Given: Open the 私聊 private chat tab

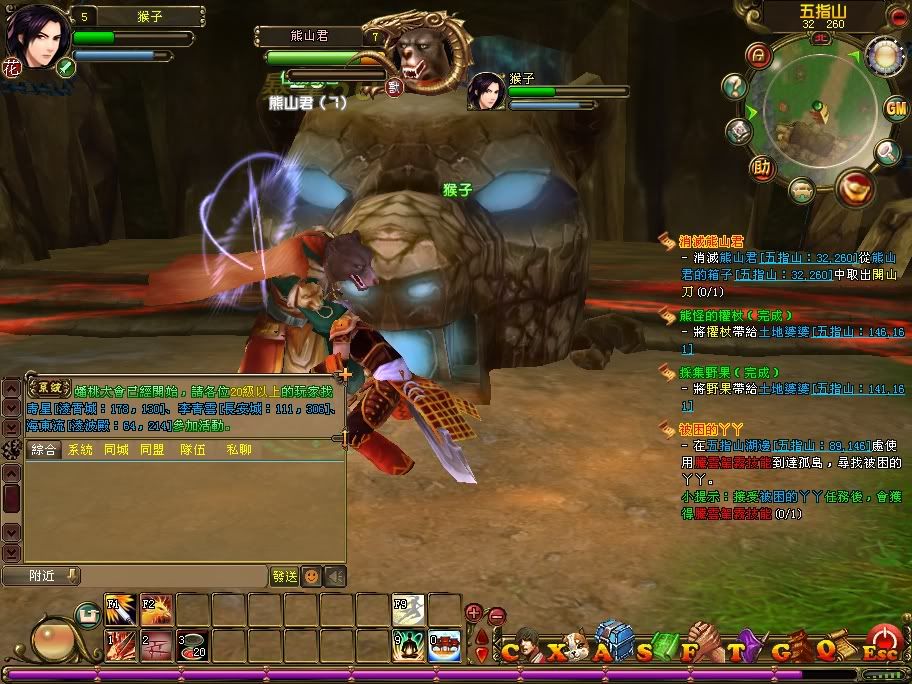Looking at the screenshot, I should [239, 450].
